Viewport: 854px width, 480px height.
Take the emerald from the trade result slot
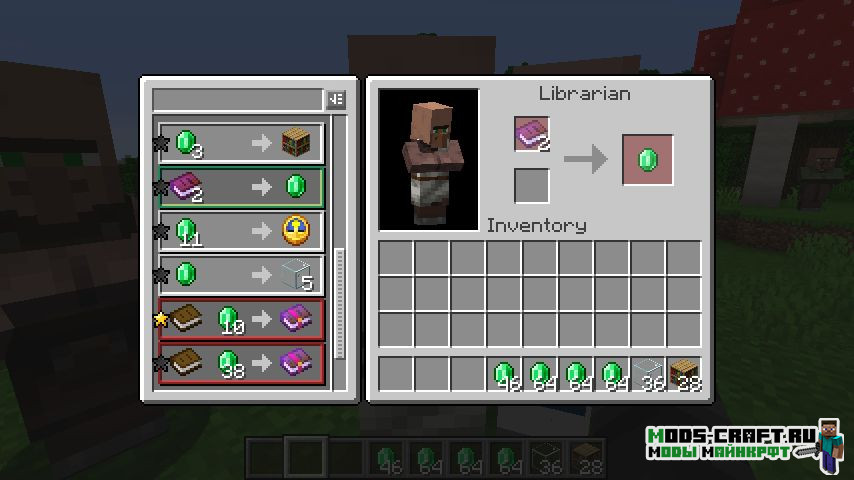[x=647, y=160]
